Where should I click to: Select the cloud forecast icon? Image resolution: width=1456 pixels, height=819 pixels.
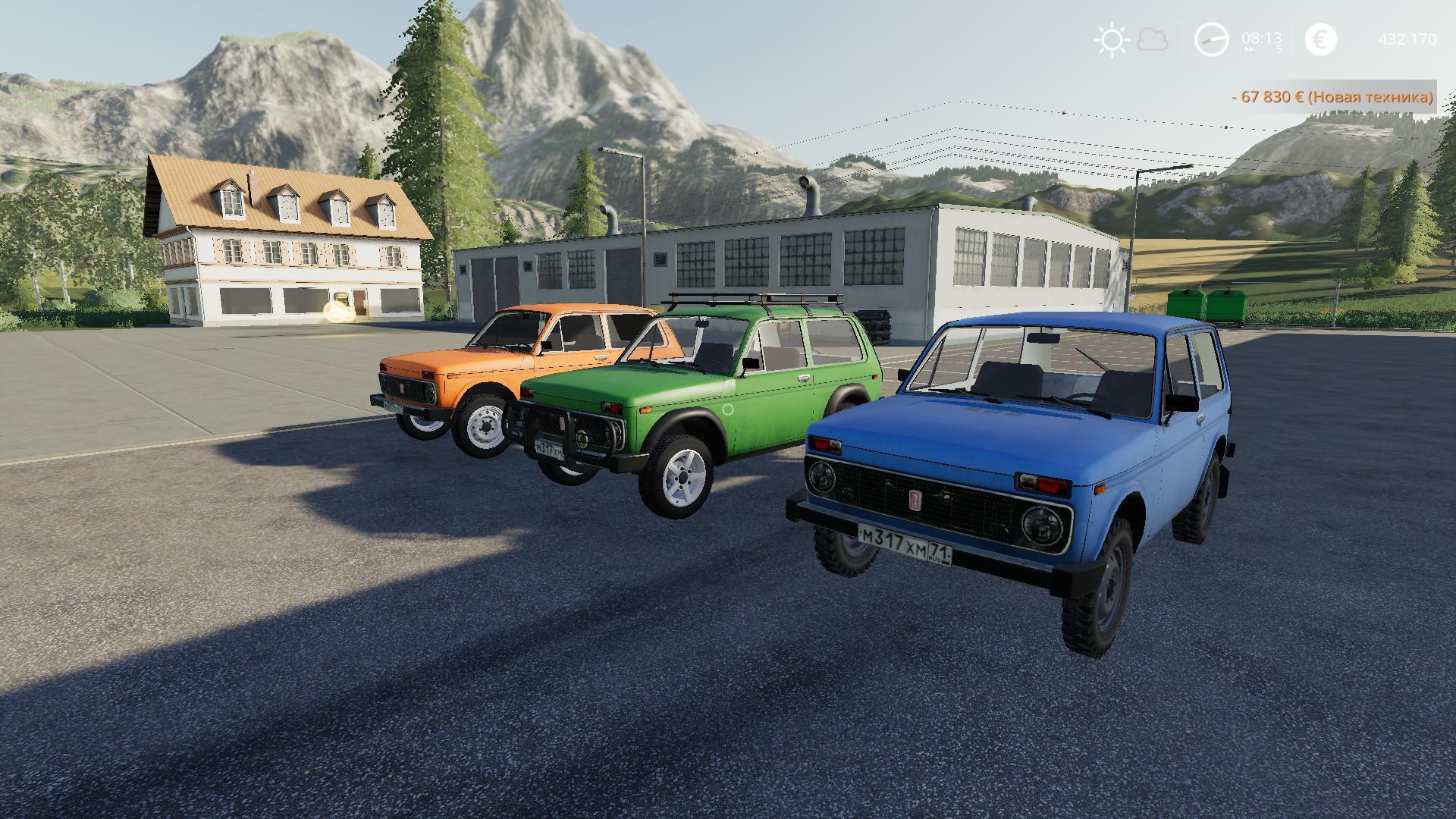pos(1153,39)
